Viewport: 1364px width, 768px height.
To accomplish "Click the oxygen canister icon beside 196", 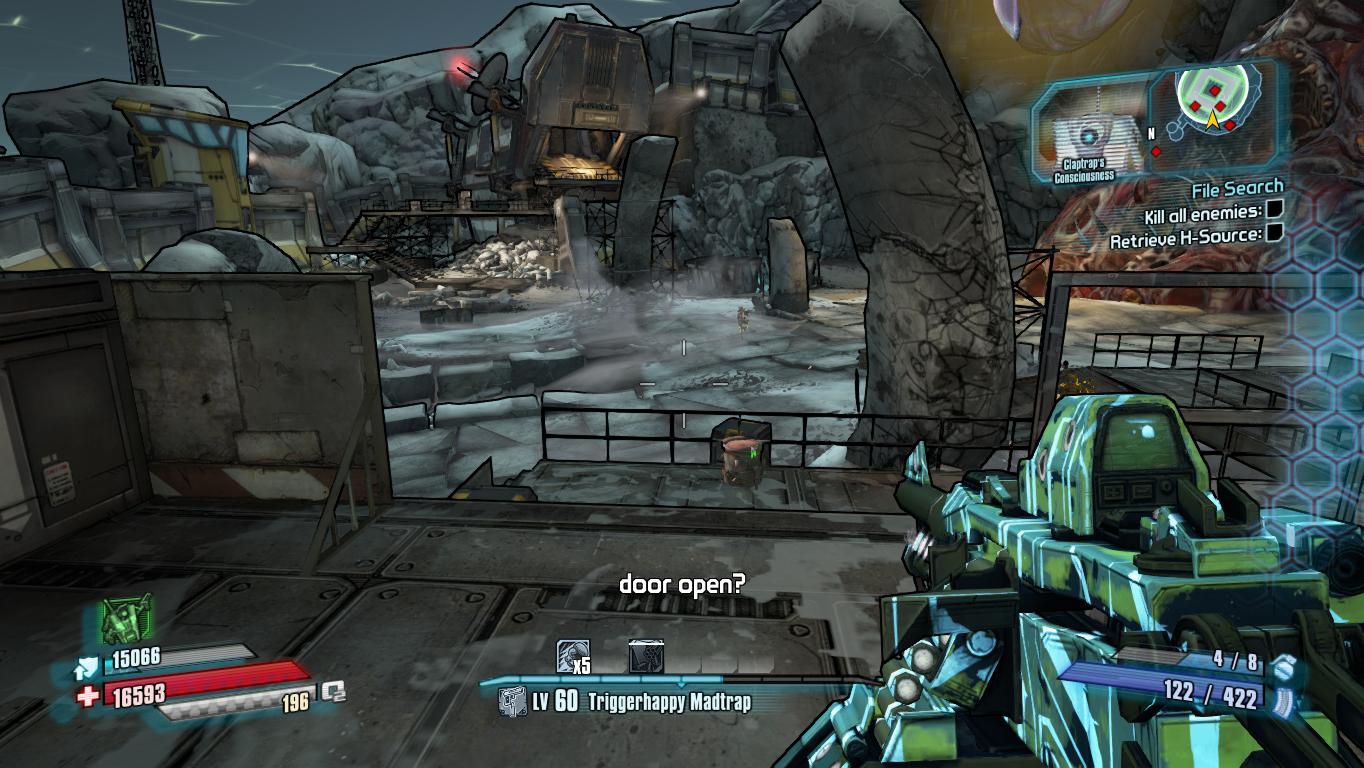I will click(333, 691).
